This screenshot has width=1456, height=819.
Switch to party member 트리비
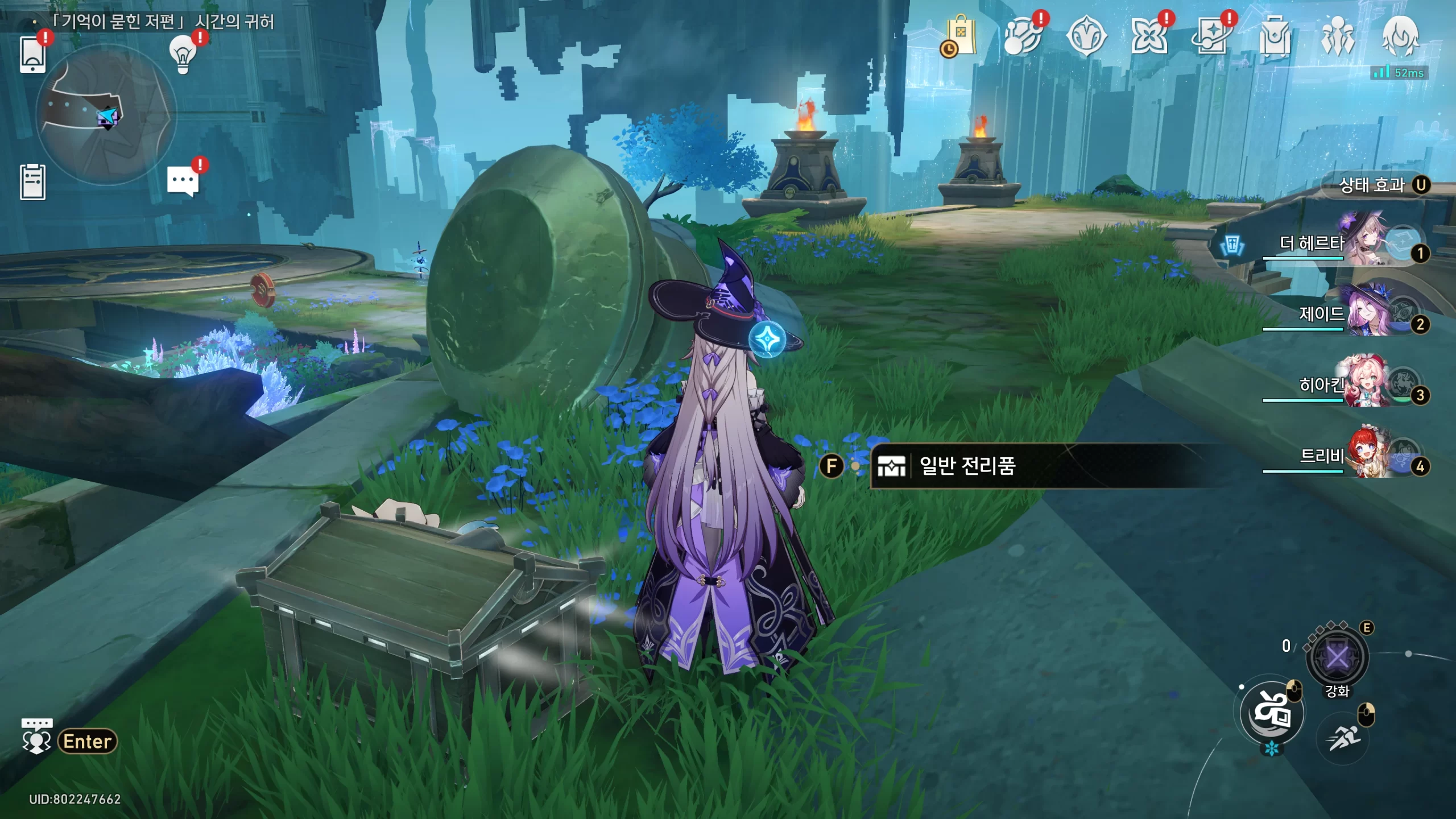(x=1365, y=456)
